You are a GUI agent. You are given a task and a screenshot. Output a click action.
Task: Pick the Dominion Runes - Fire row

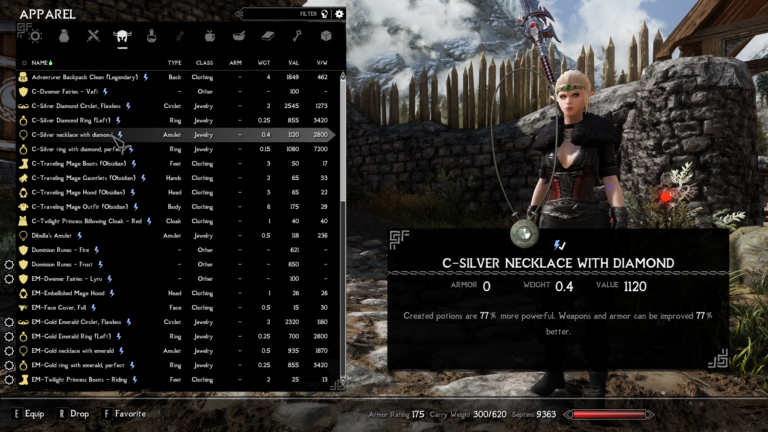click(63, 250)
